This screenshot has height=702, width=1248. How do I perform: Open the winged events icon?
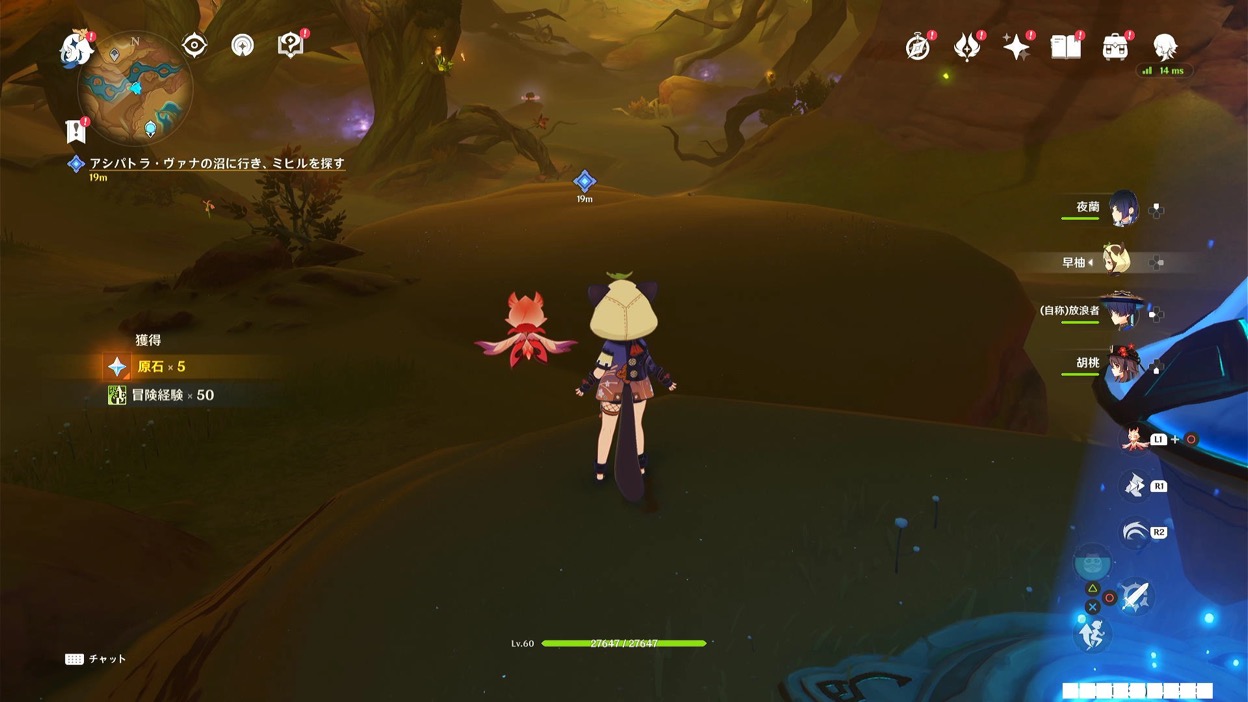967,46
